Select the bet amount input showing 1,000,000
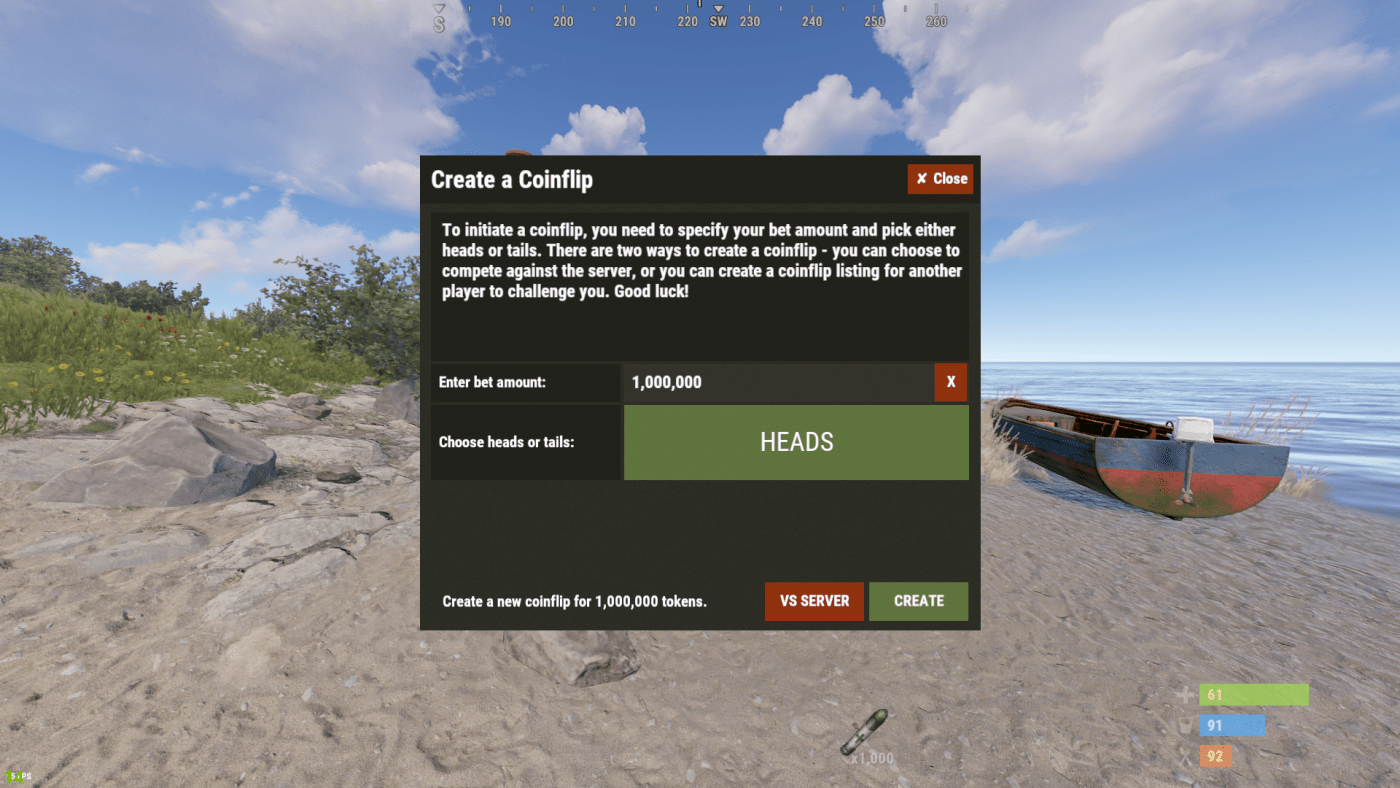Image resolution: width=1400 pixels, height=788 pixels. point(780,382)
